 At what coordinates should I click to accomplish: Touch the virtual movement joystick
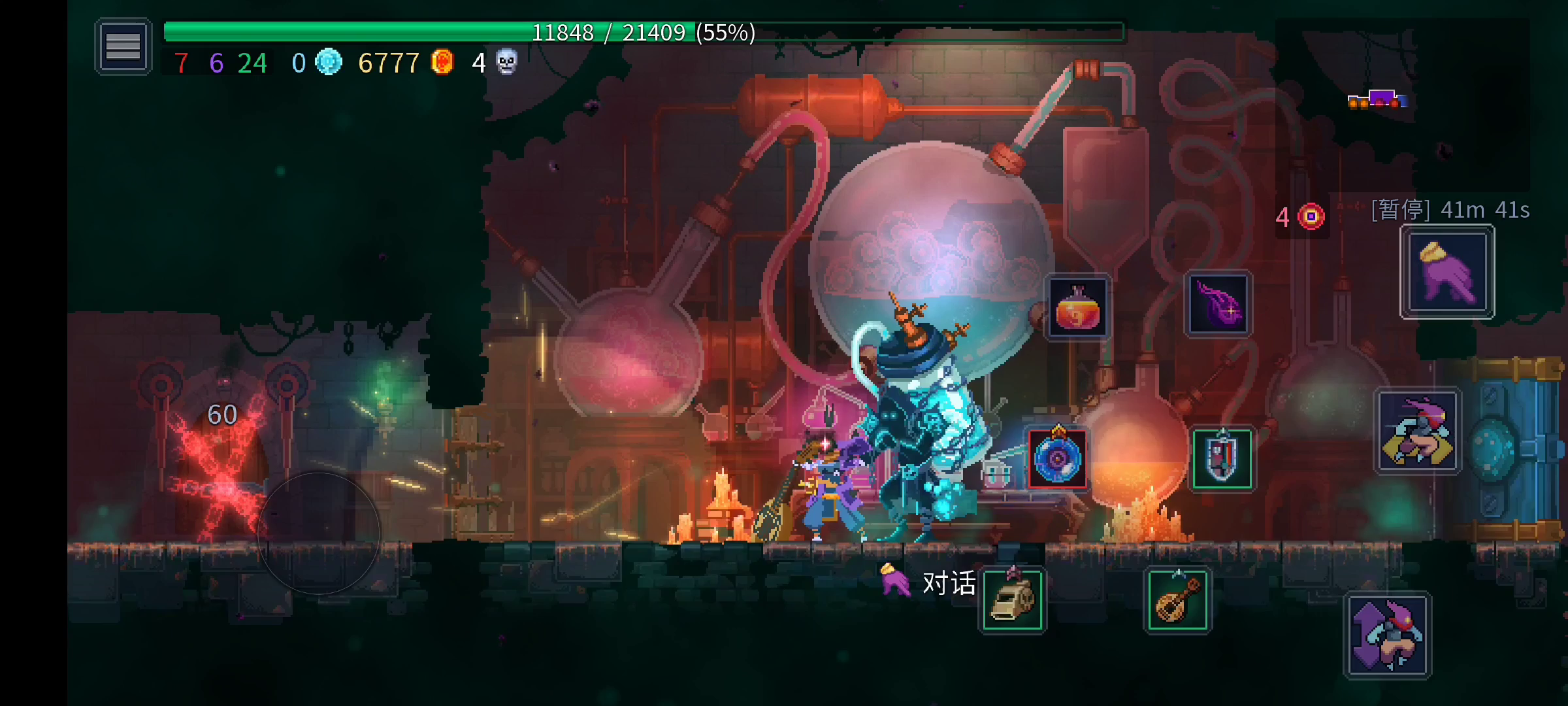click(319, 533)
